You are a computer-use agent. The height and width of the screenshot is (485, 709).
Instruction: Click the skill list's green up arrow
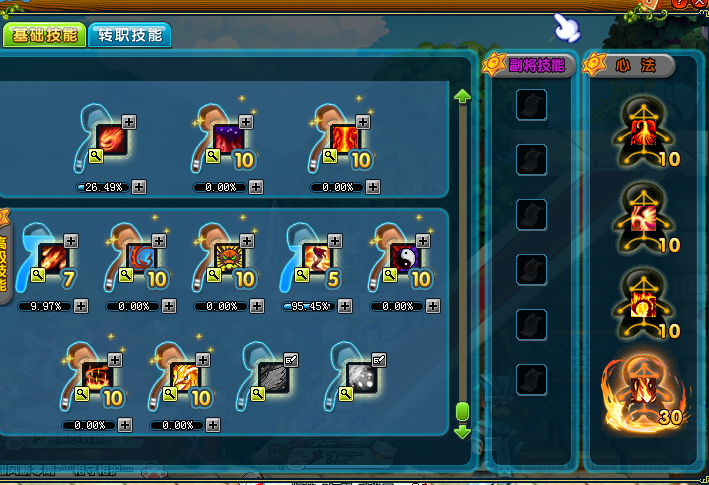click(462, 97)
